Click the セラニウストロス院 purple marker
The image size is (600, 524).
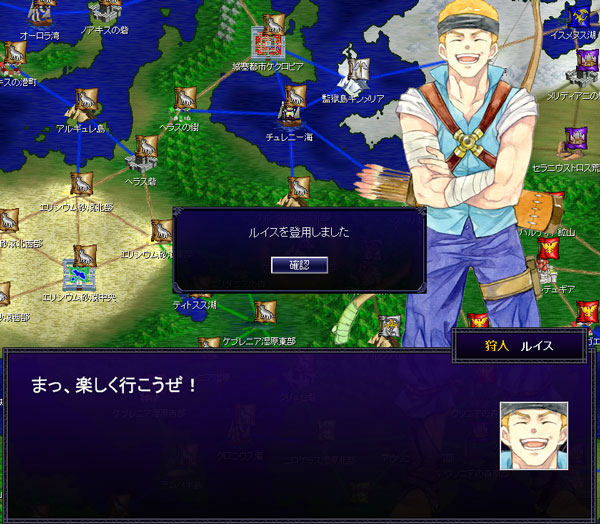(x=574, y=137)
